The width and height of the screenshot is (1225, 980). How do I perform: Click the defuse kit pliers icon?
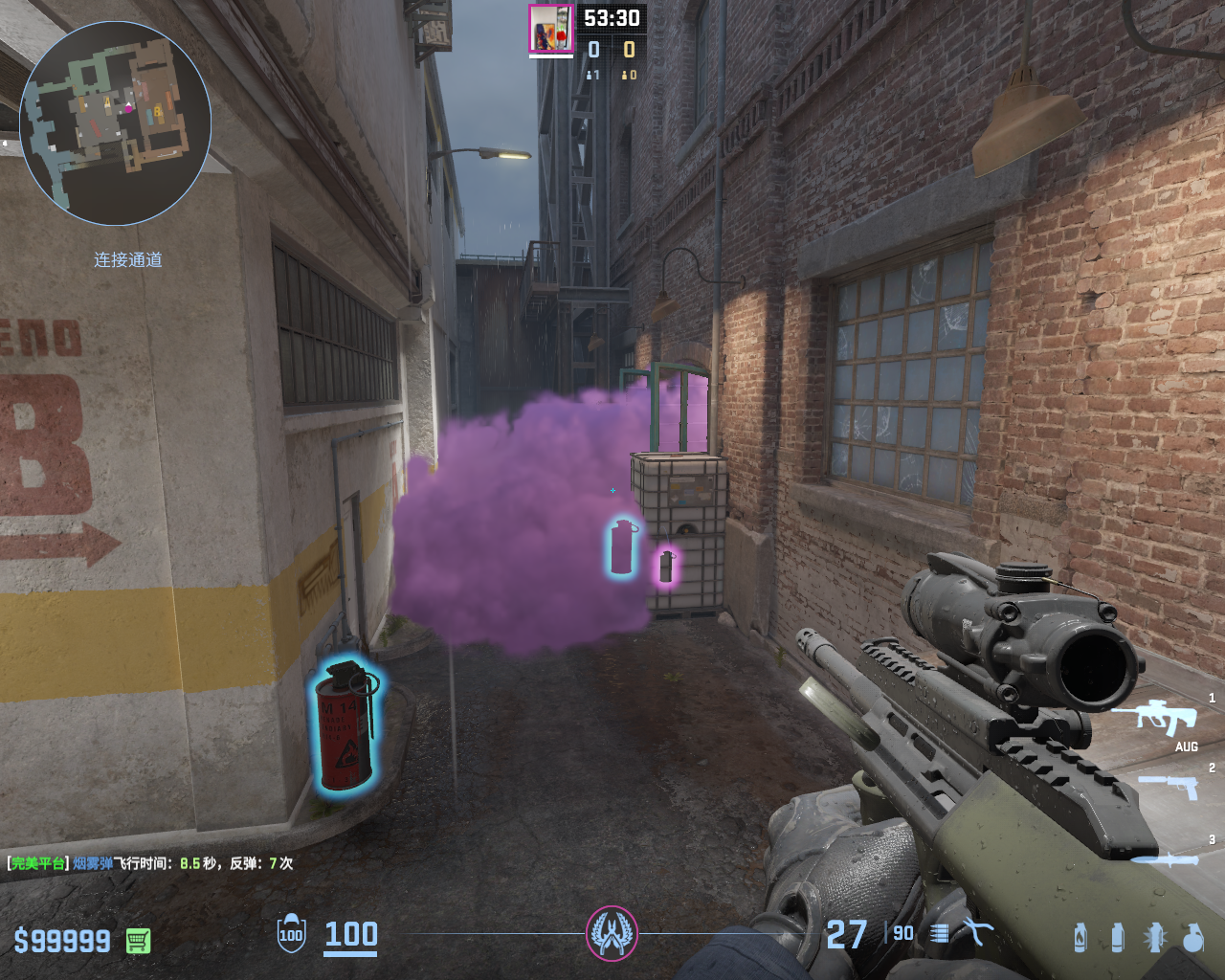click(x=977, y=933)
